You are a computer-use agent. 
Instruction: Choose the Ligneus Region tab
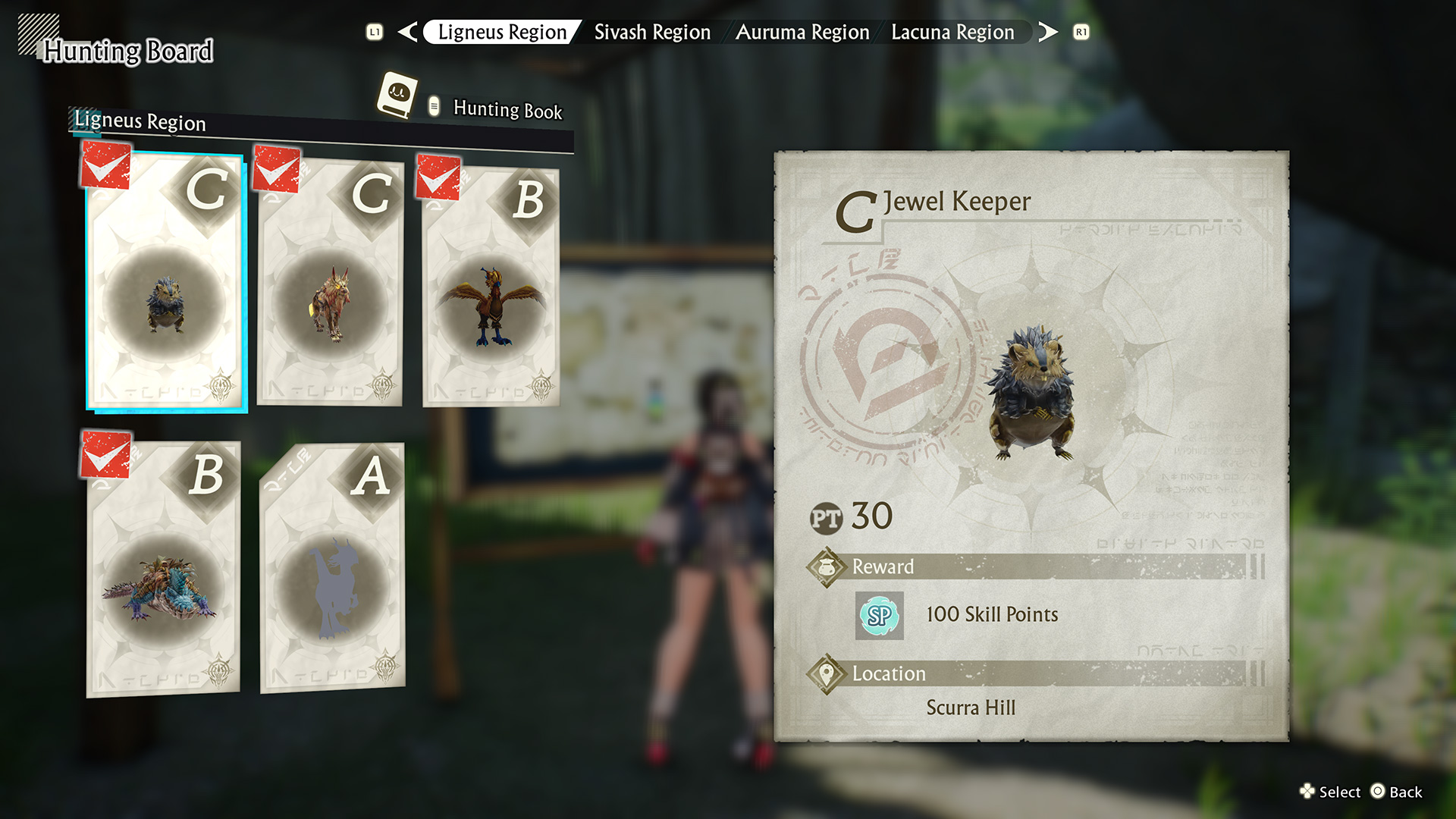coord(502,32)
